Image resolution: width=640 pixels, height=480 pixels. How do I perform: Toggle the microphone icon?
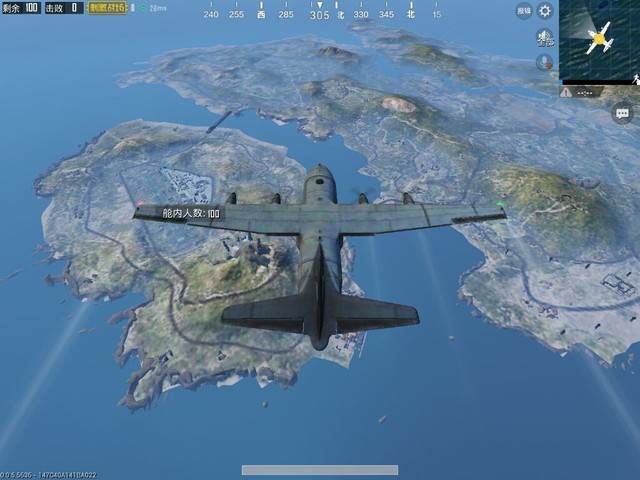545,61
